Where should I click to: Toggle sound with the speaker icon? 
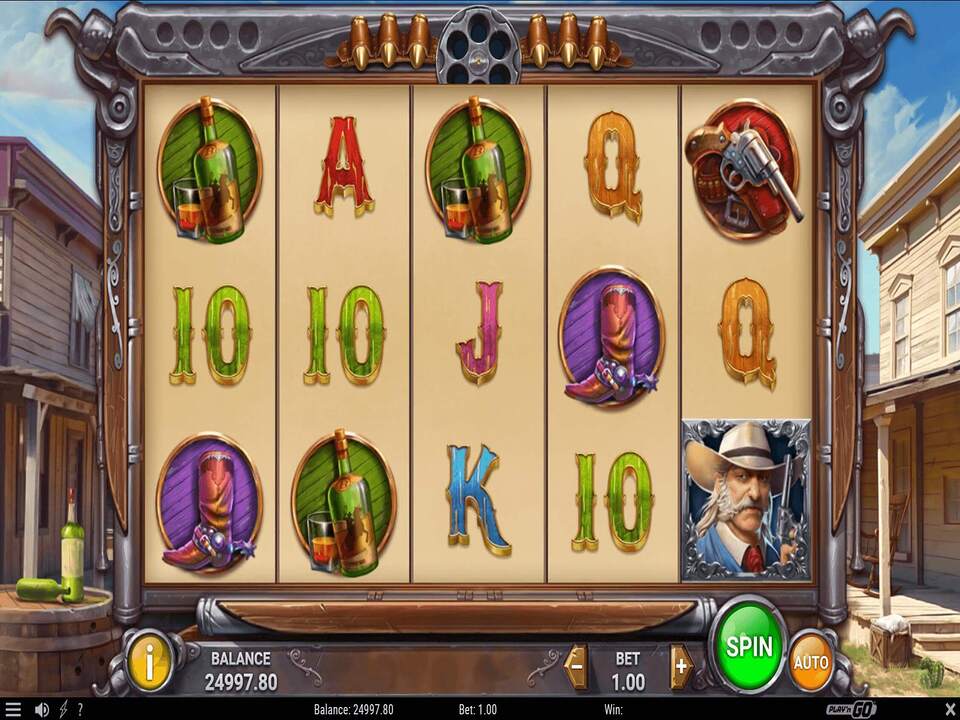tap(42, 709)
